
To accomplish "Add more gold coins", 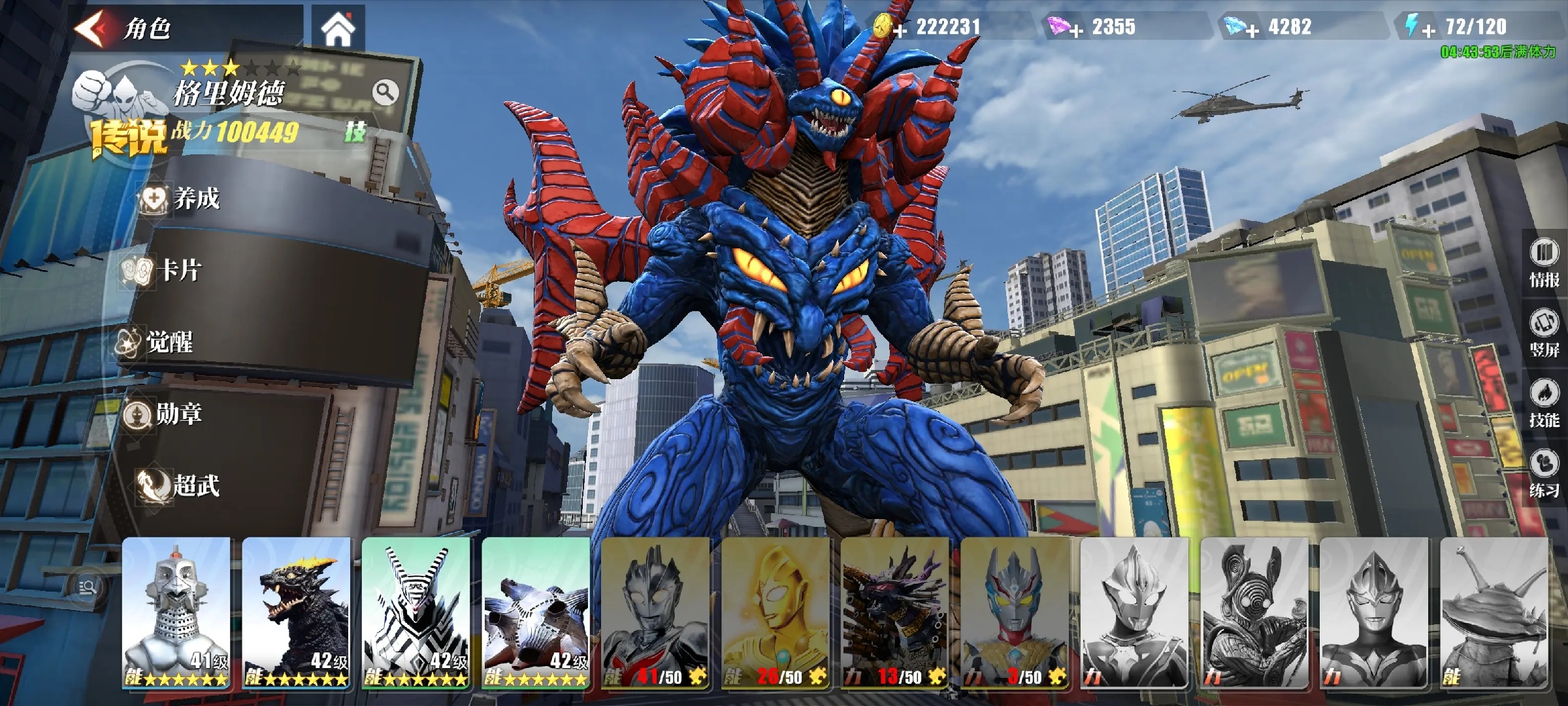I will click(x=900, y=30).
